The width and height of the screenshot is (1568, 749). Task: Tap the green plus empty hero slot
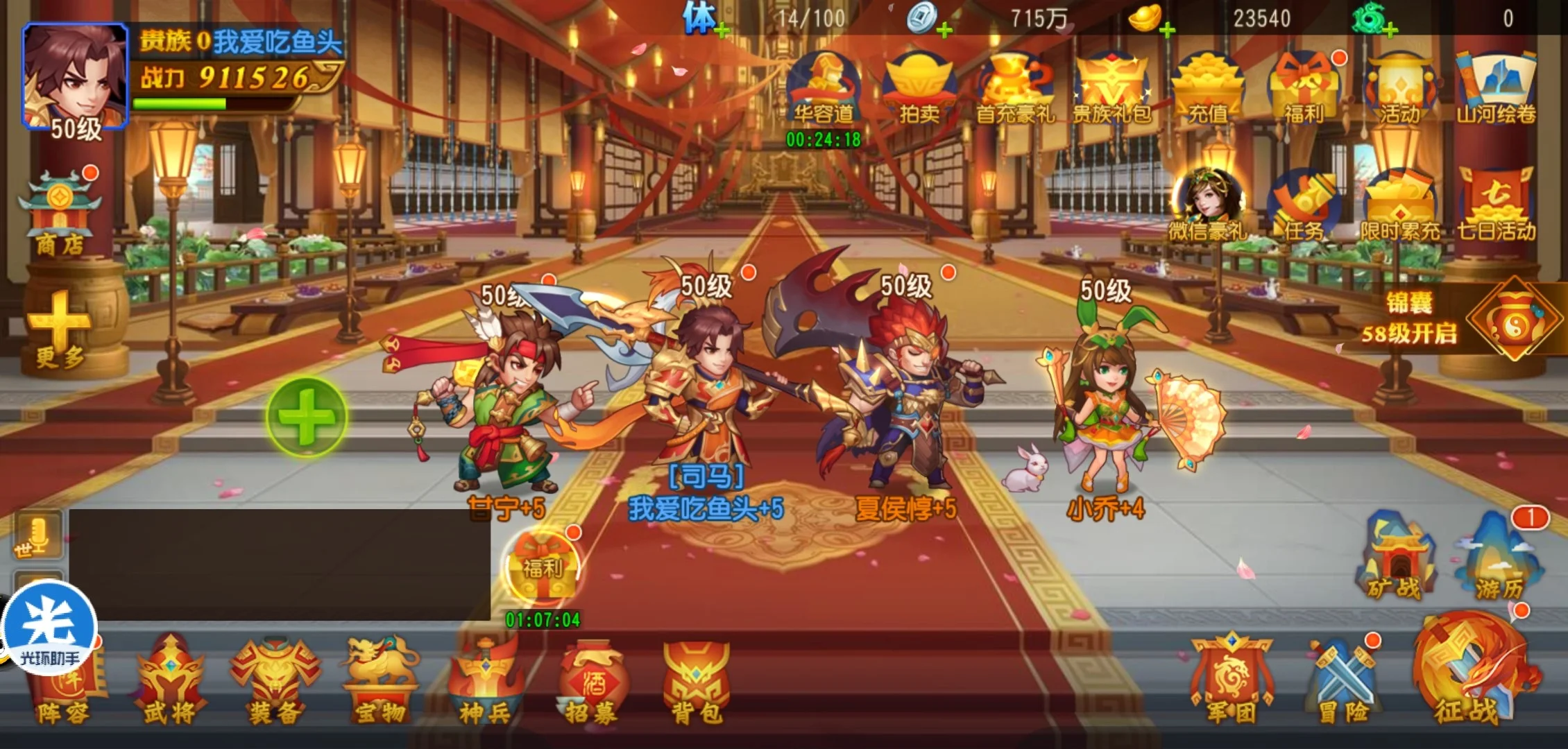pos(307,417)
